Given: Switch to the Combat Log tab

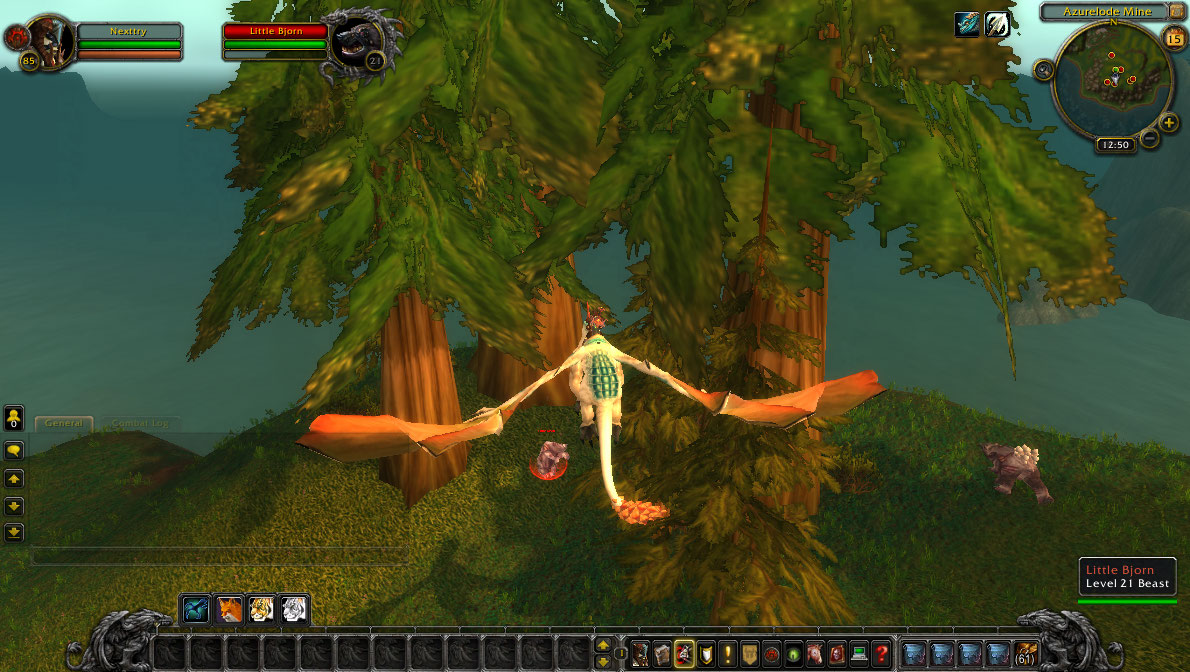Looking at the screenshot, I should pyautogui.click(x=139, y=424).
